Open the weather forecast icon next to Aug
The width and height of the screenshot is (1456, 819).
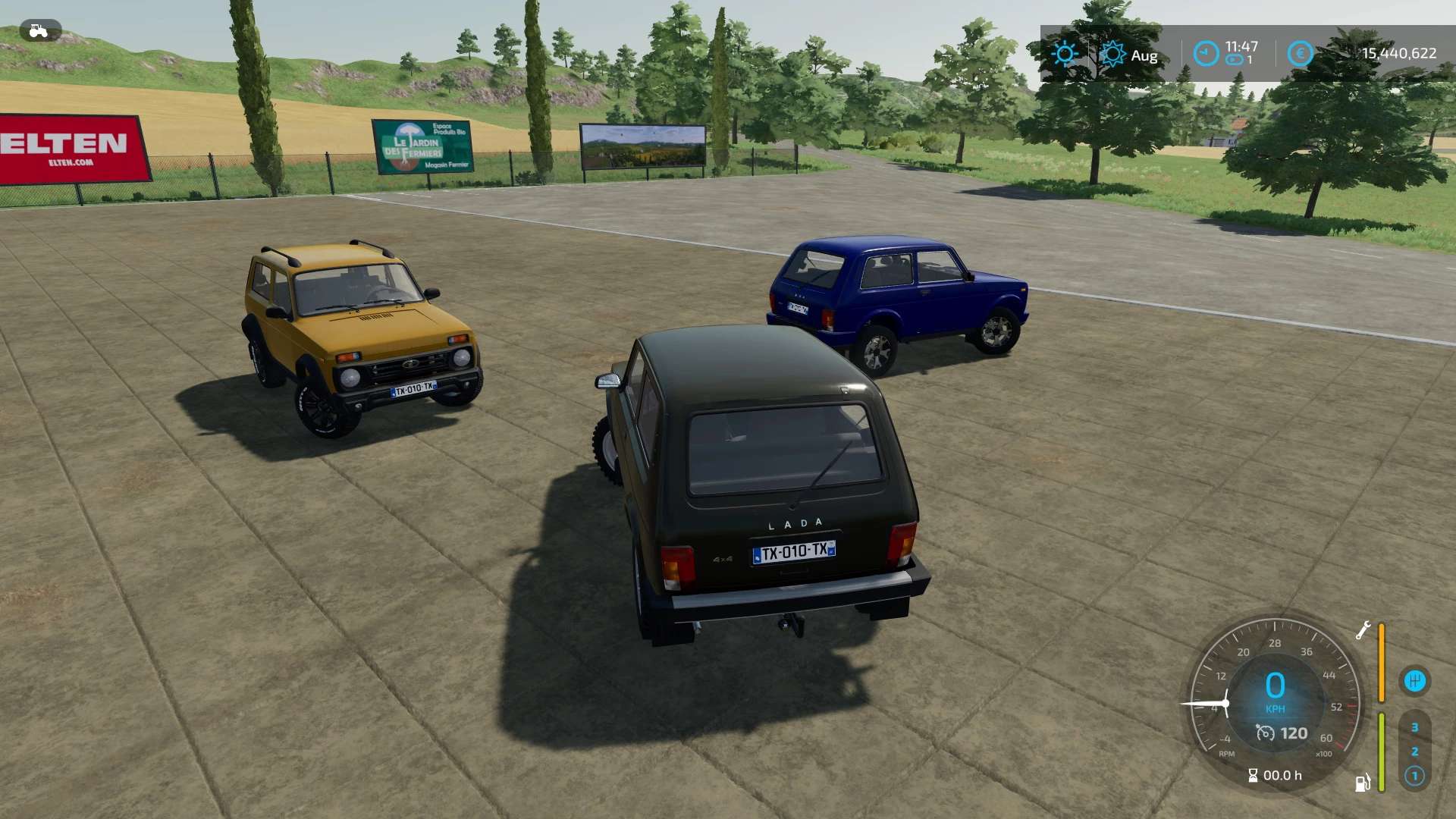(x=1112, y=54)
